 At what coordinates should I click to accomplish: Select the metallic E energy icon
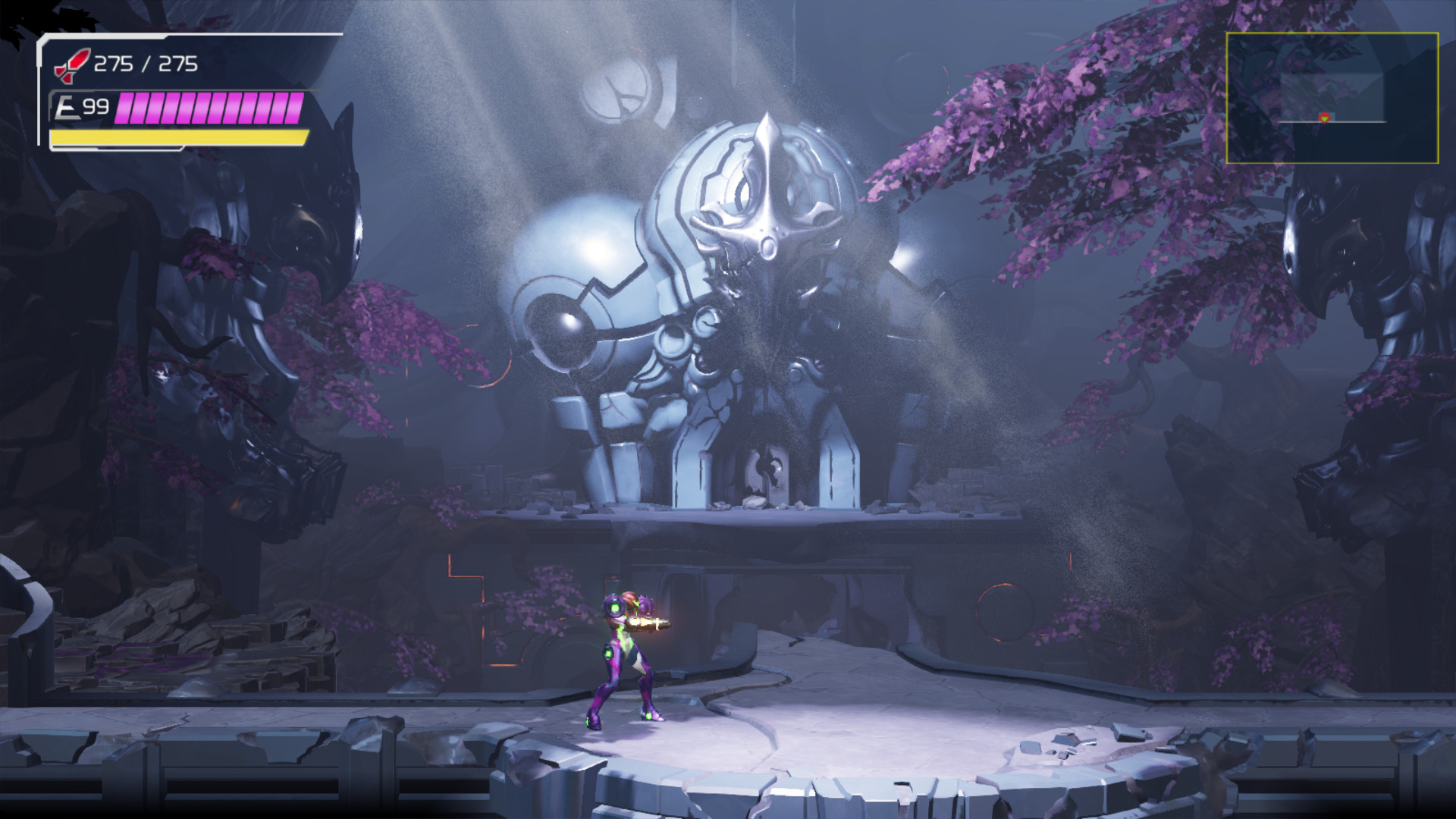(x=67, y=106)
